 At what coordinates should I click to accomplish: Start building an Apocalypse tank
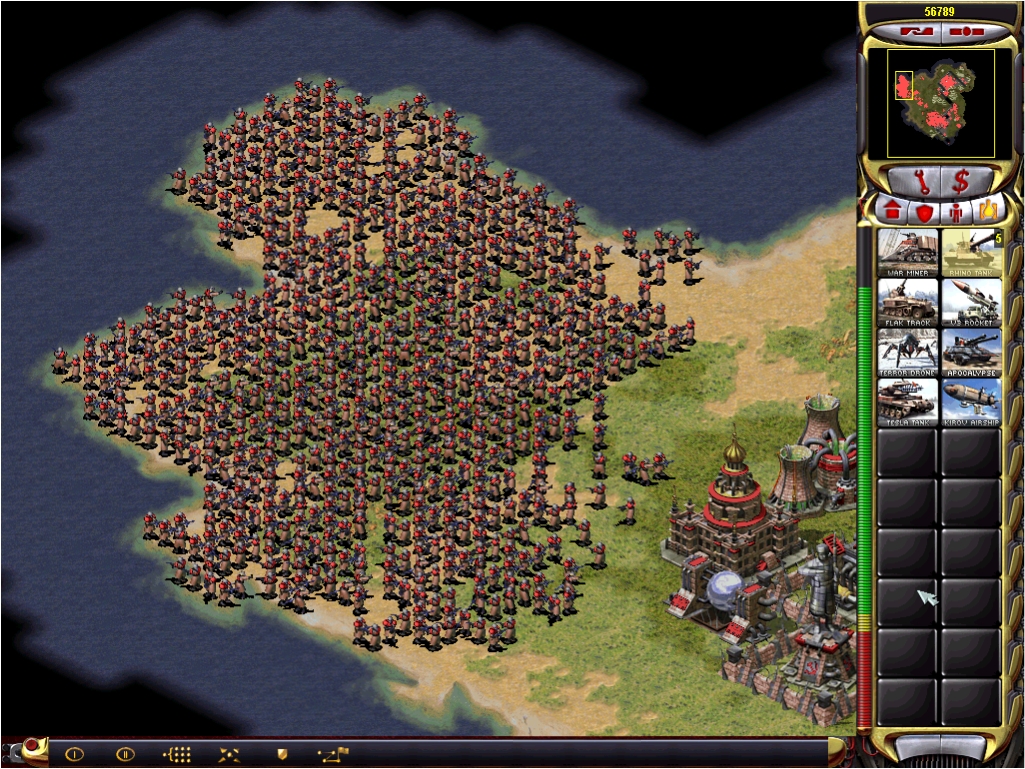[x=971, y=353]
